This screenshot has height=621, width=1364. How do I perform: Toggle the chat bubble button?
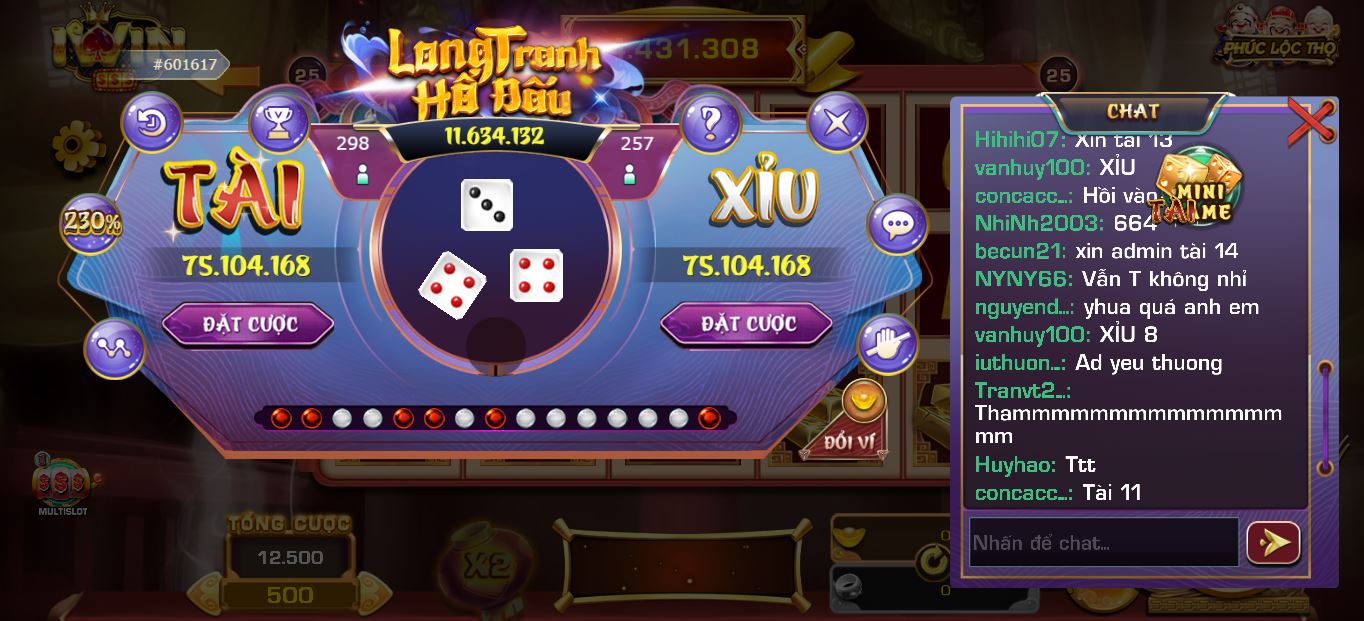tap(896, 224)
